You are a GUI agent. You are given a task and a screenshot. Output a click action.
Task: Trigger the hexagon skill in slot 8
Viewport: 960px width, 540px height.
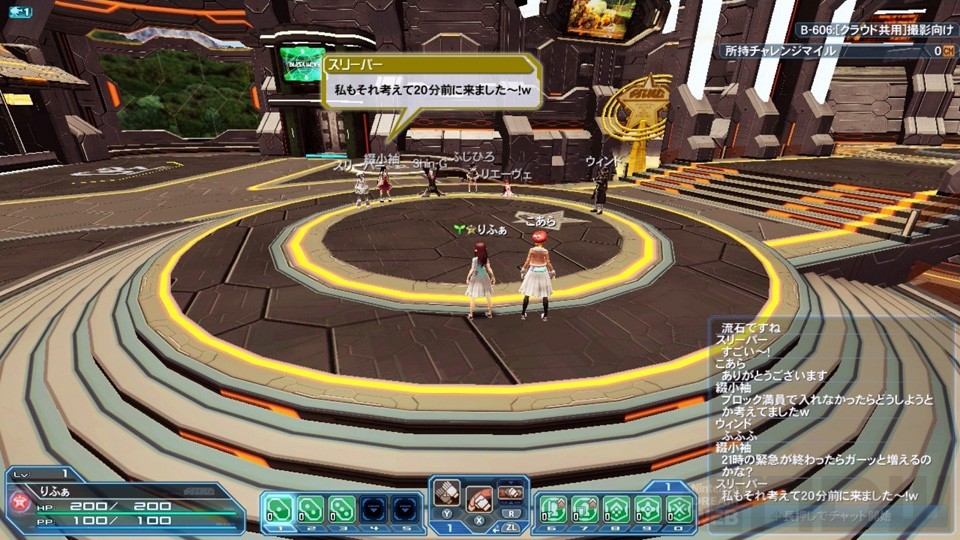point(617,508)
